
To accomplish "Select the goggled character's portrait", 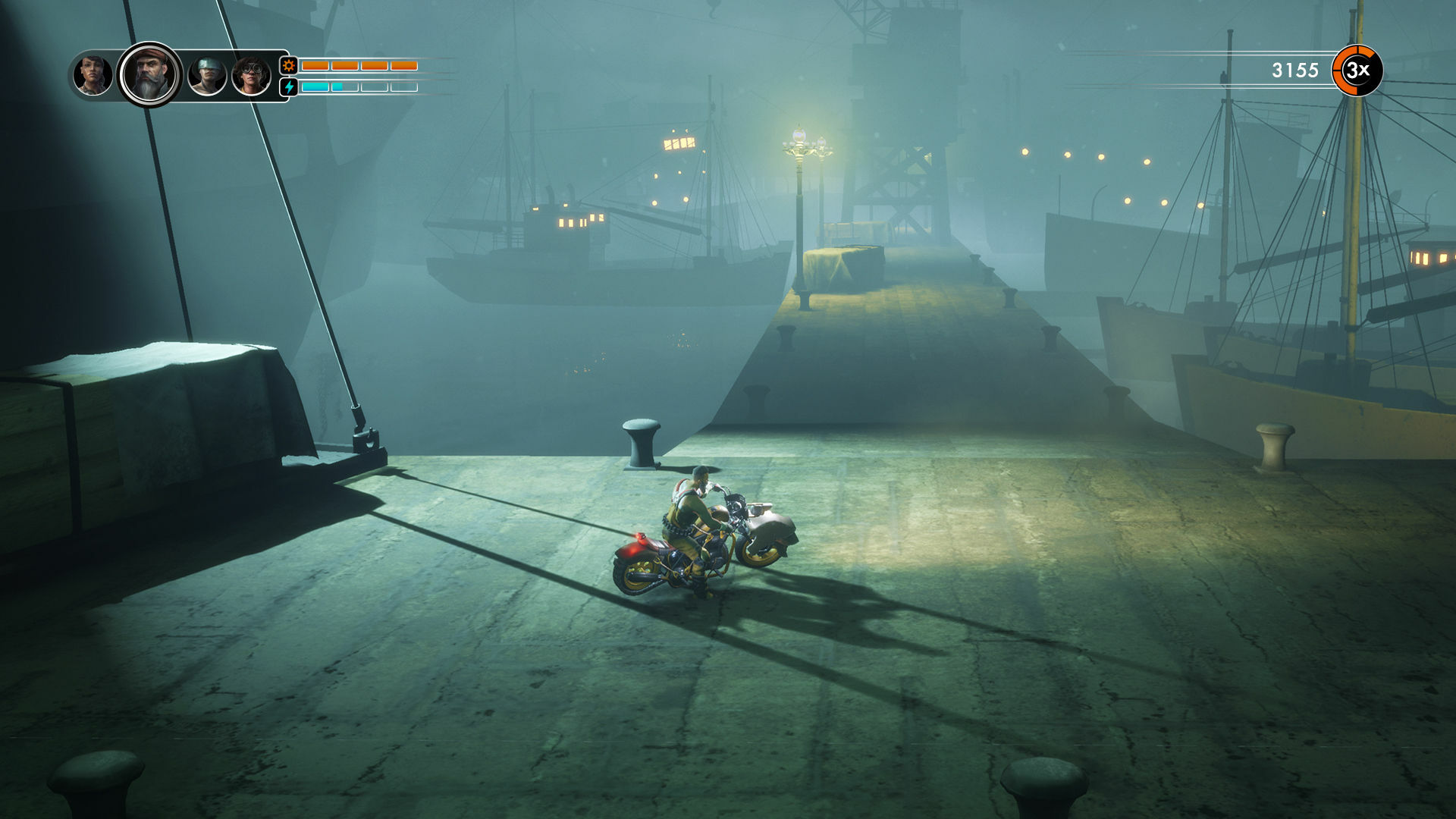I will tap(252, 75).
